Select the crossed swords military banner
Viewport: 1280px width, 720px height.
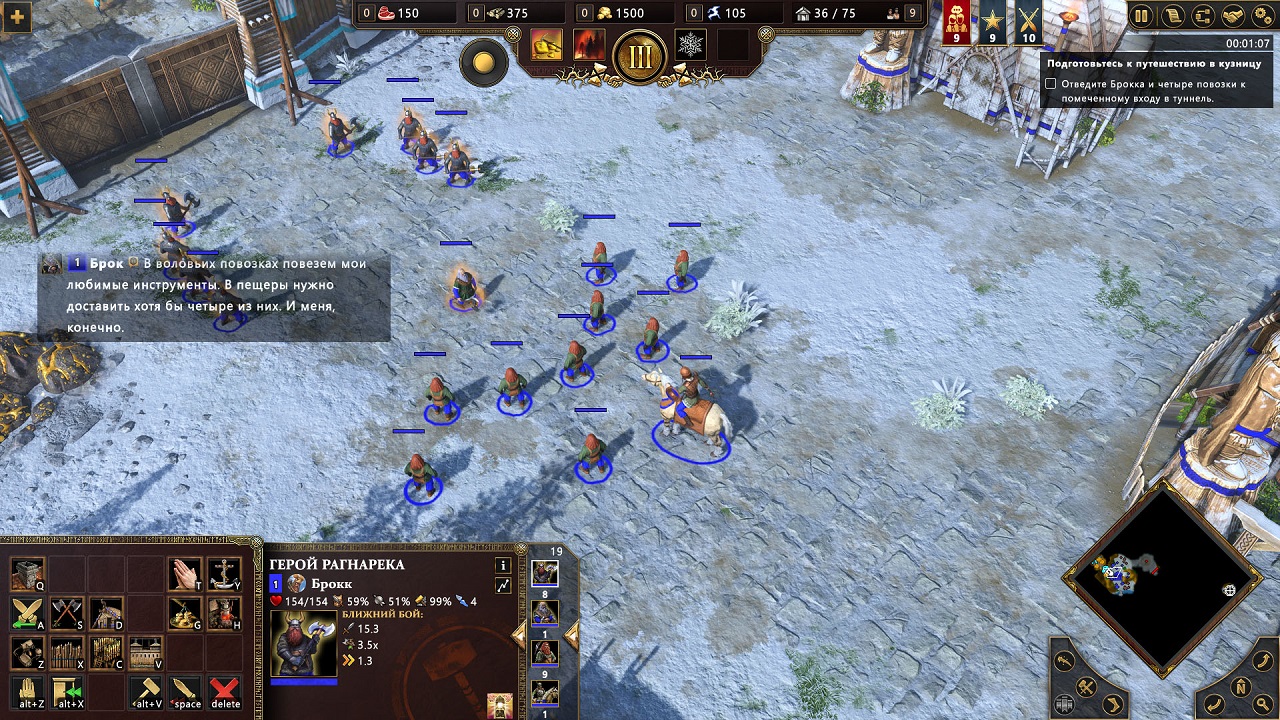pos(1028,22)
